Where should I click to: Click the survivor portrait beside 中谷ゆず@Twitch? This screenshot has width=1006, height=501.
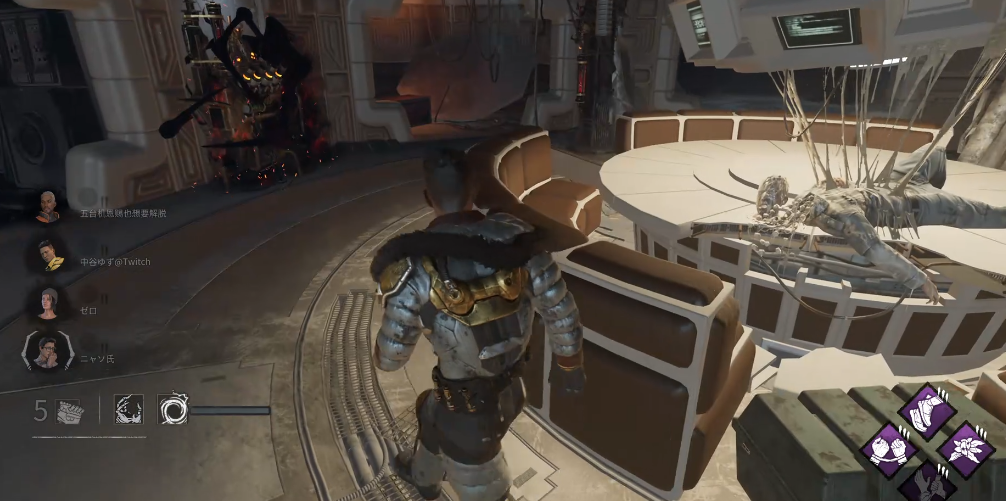[x=48, y=254]
